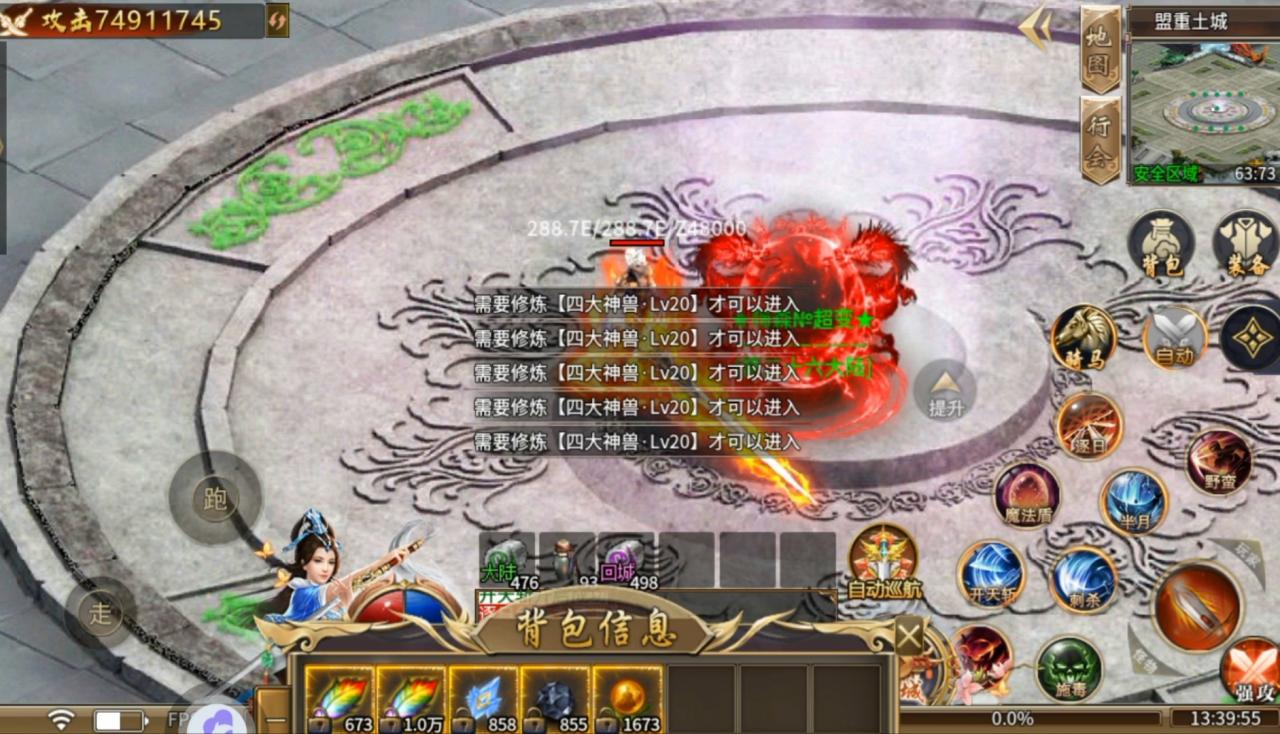The image size is (1280, 734).
Task: Use the 刺杀 thrust skill
Action: (1084, 579)
